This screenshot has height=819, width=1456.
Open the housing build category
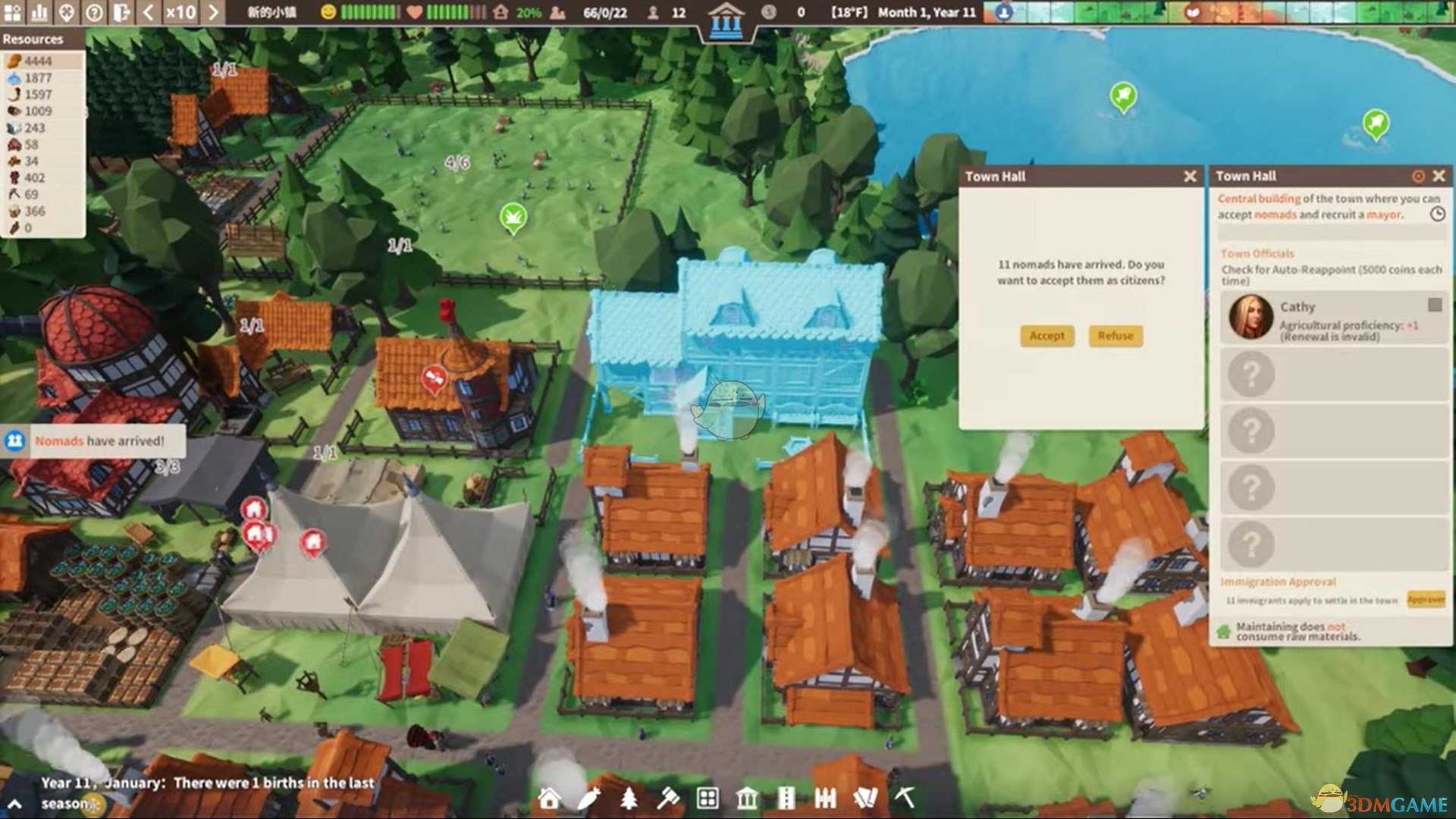coord(549,798)
